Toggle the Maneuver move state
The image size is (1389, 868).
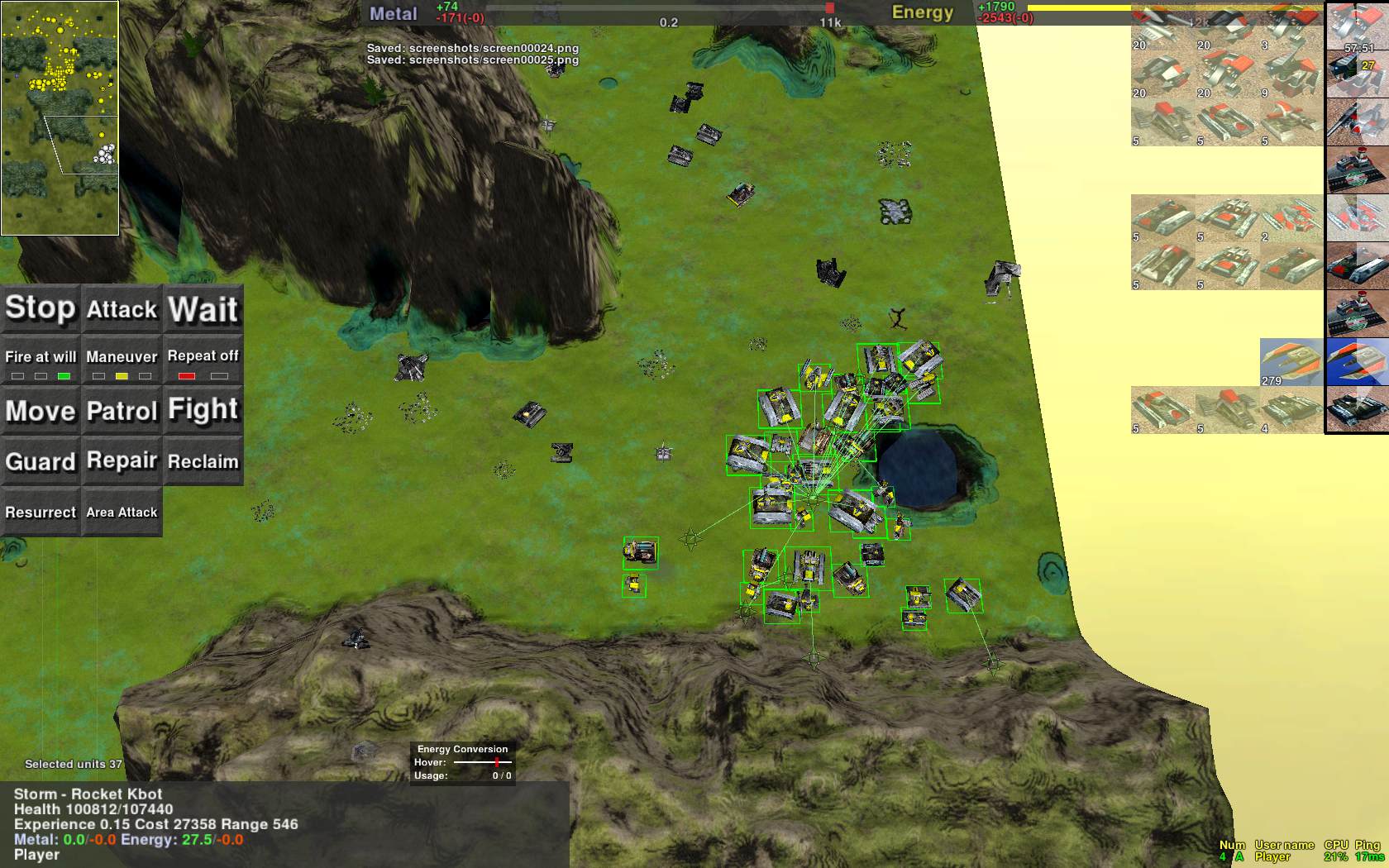tap(122, 360)
